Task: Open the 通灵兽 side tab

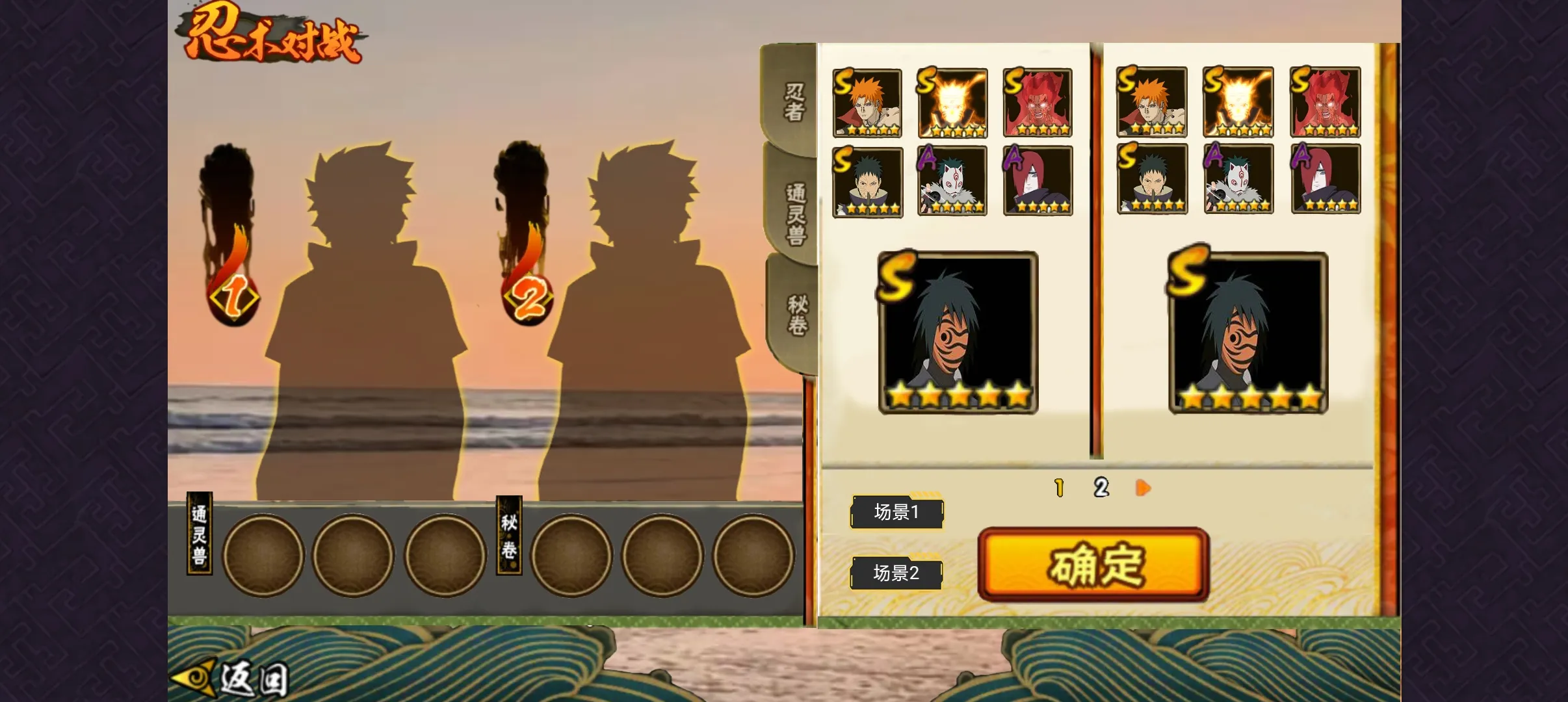Action: pyautogui.click(x=796, y=213)
